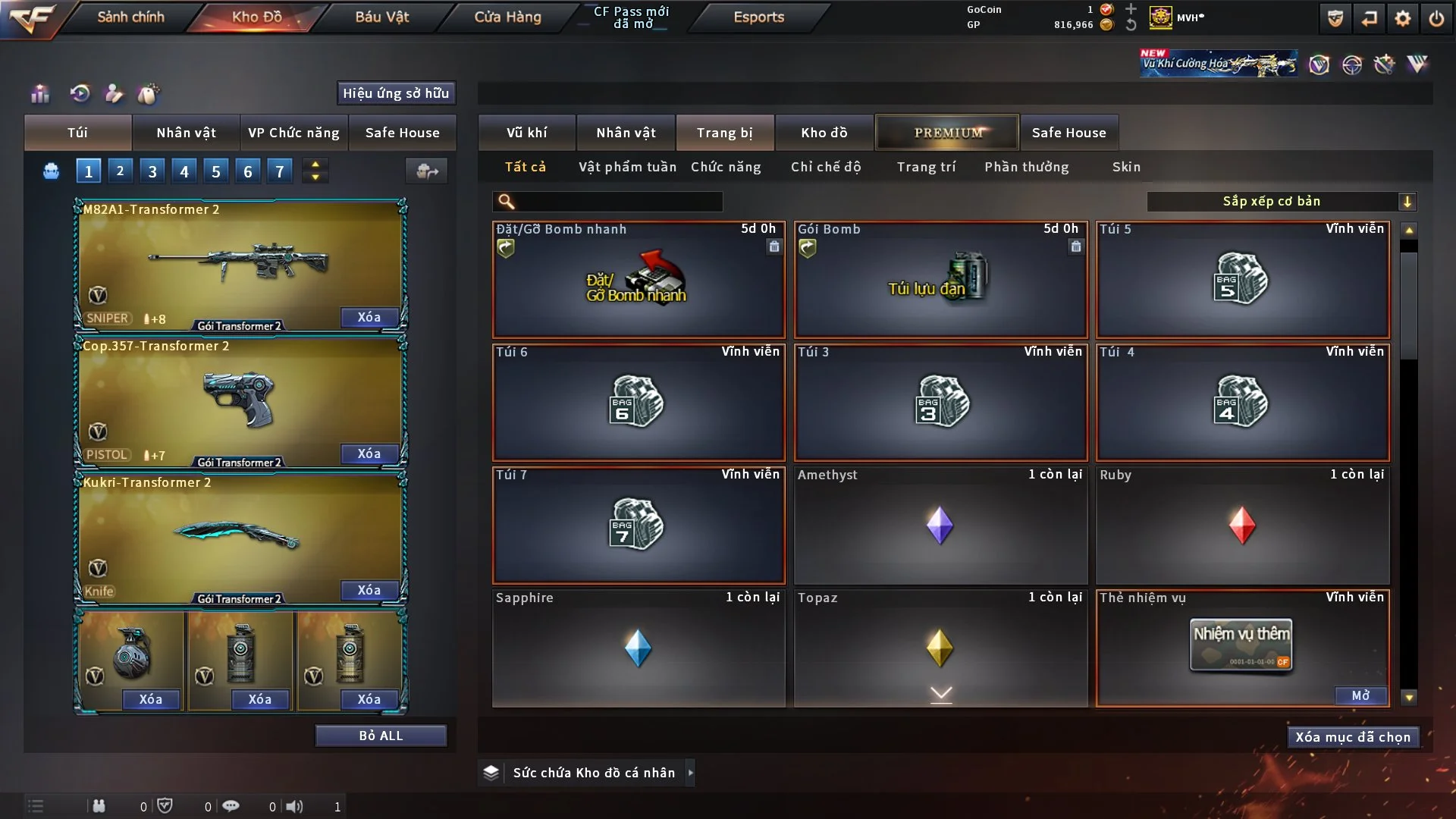Viewport: 1456px width, 819px height.
Task: Filter items by Chức năng
Action: [726, 167]
